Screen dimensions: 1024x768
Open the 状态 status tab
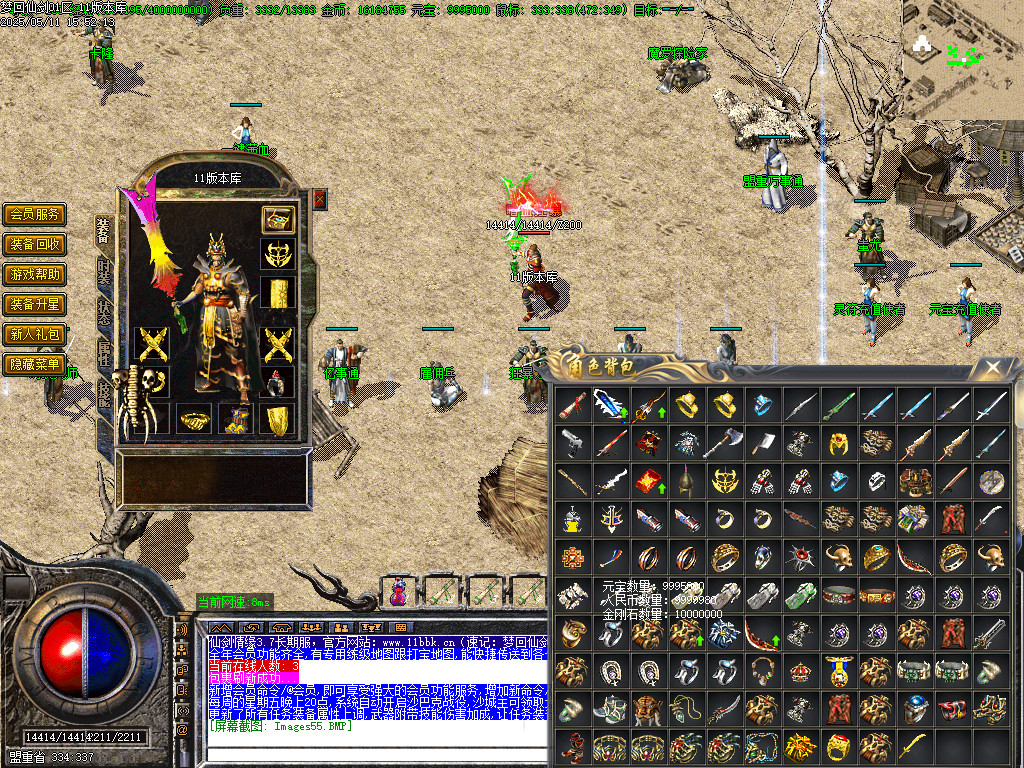(104, 311)
